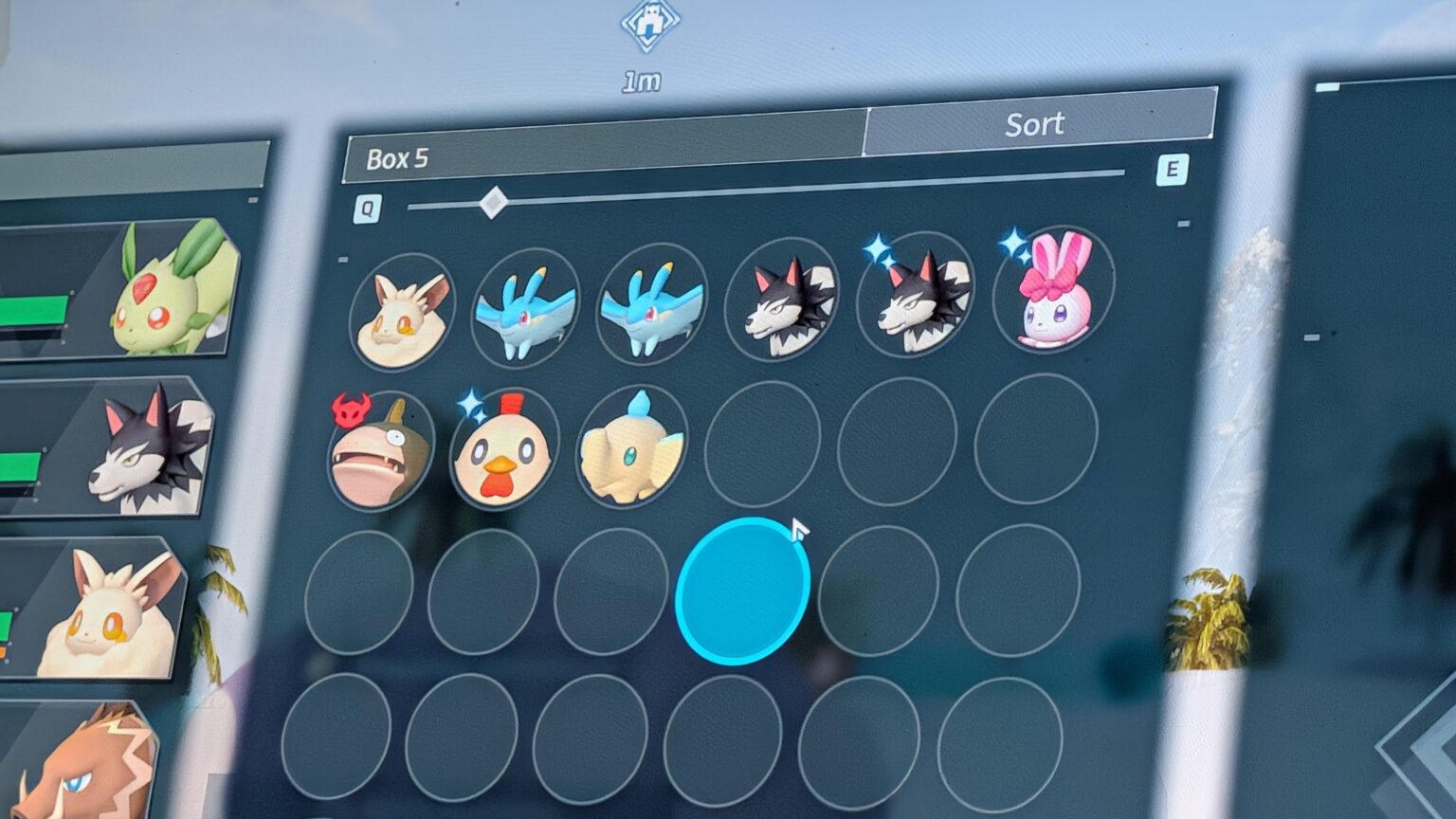Click the Sort button
This screenshot has height=819, width=1456.
[1035, 123]
